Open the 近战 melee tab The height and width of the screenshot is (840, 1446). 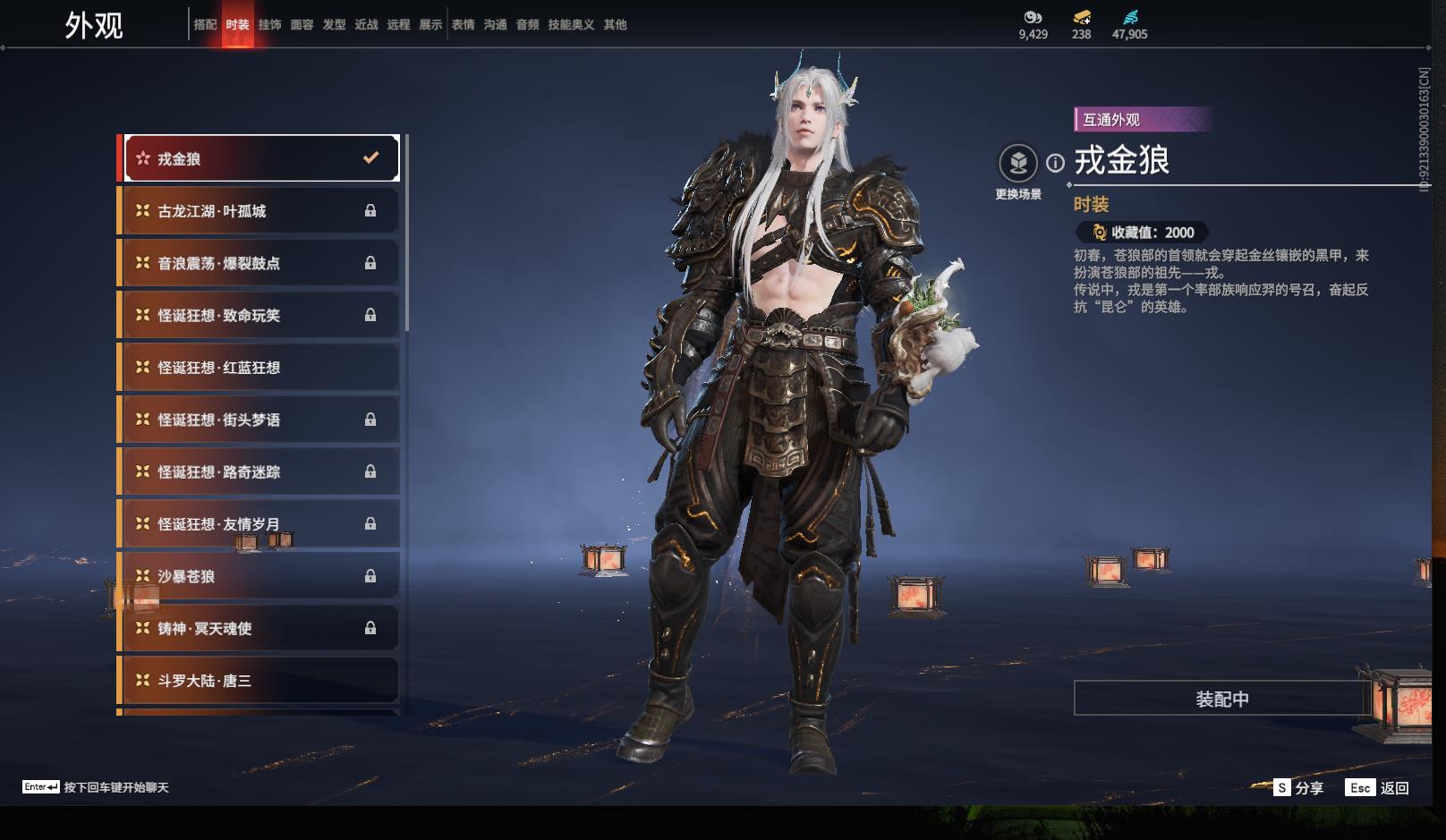point(366,25)
